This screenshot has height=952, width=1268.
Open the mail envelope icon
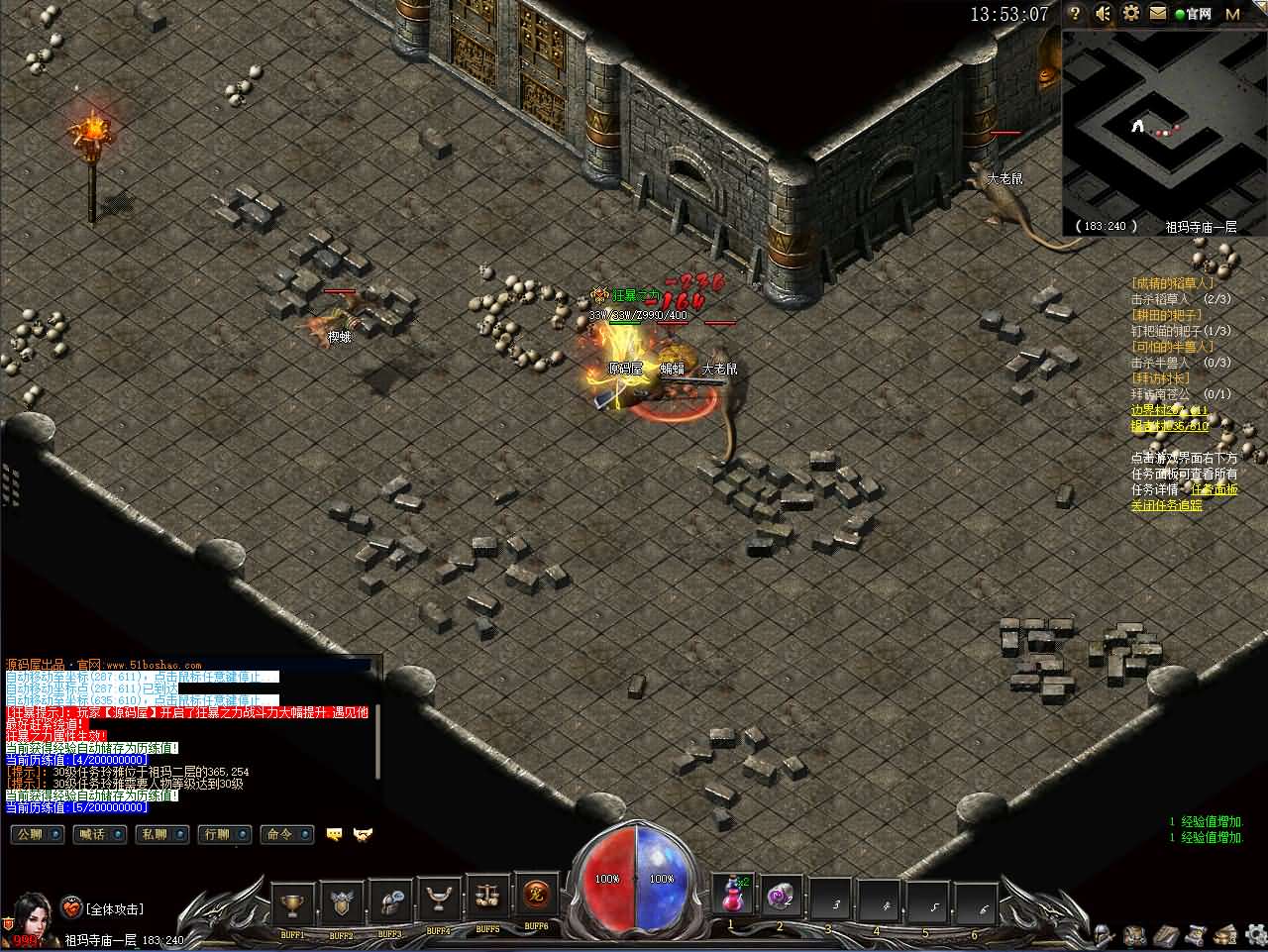[1158, 14]
